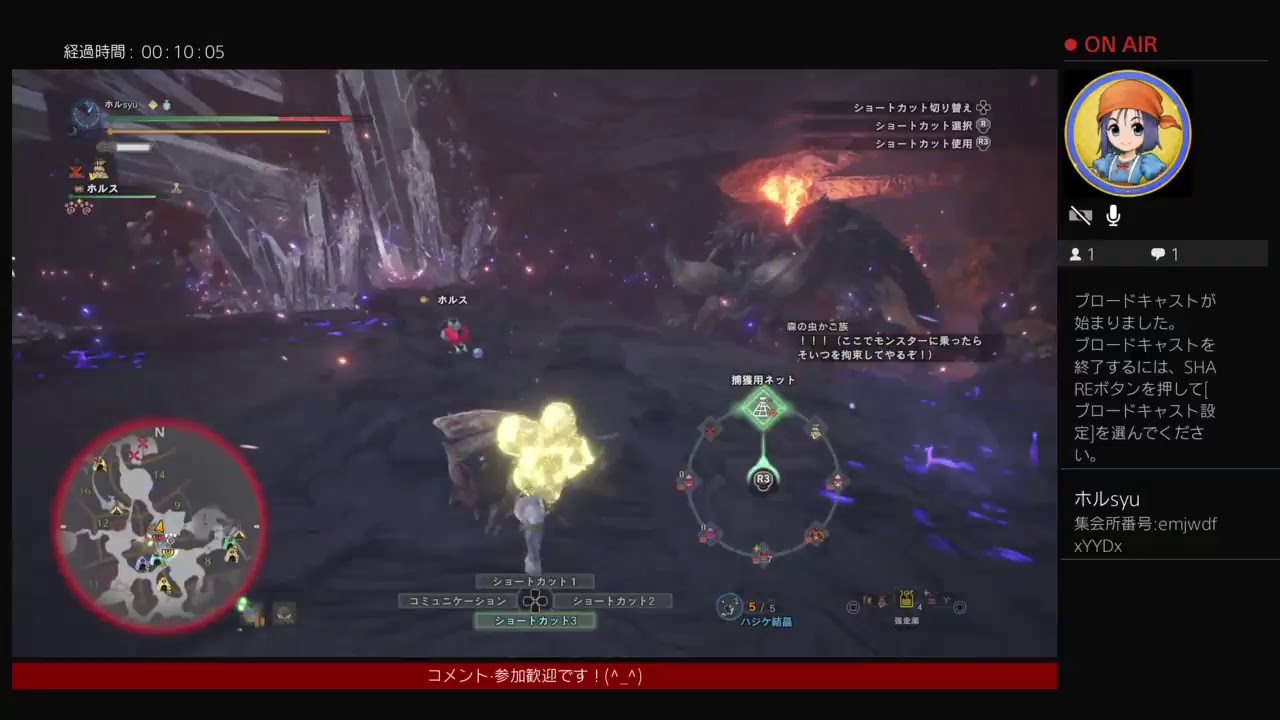Click the comment speech bubble icon
Image resolution: width=1280 pixels, height=720 pixels.
coord(1157,254)
